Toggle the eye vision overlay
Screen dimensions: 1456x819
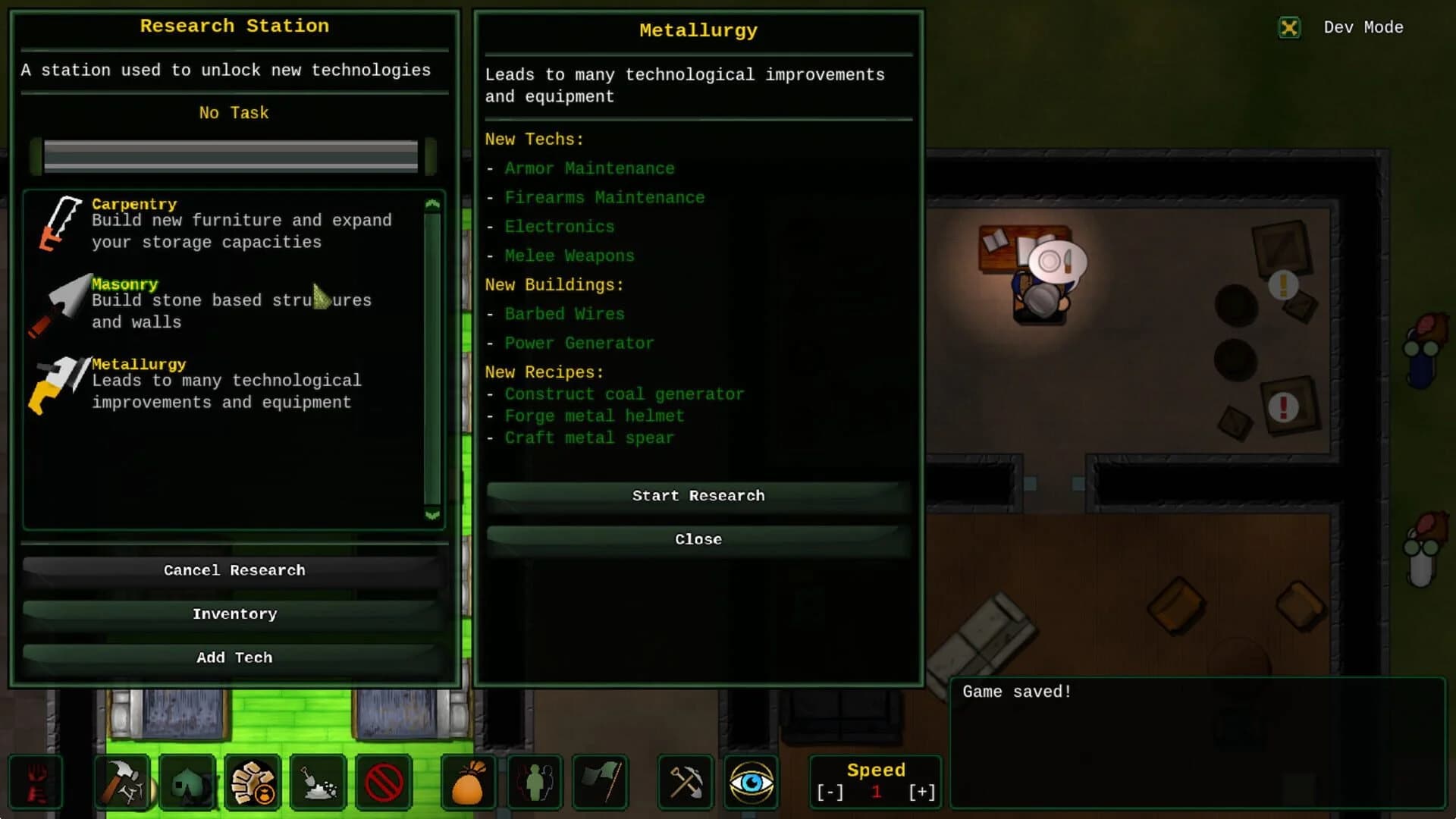752,782
